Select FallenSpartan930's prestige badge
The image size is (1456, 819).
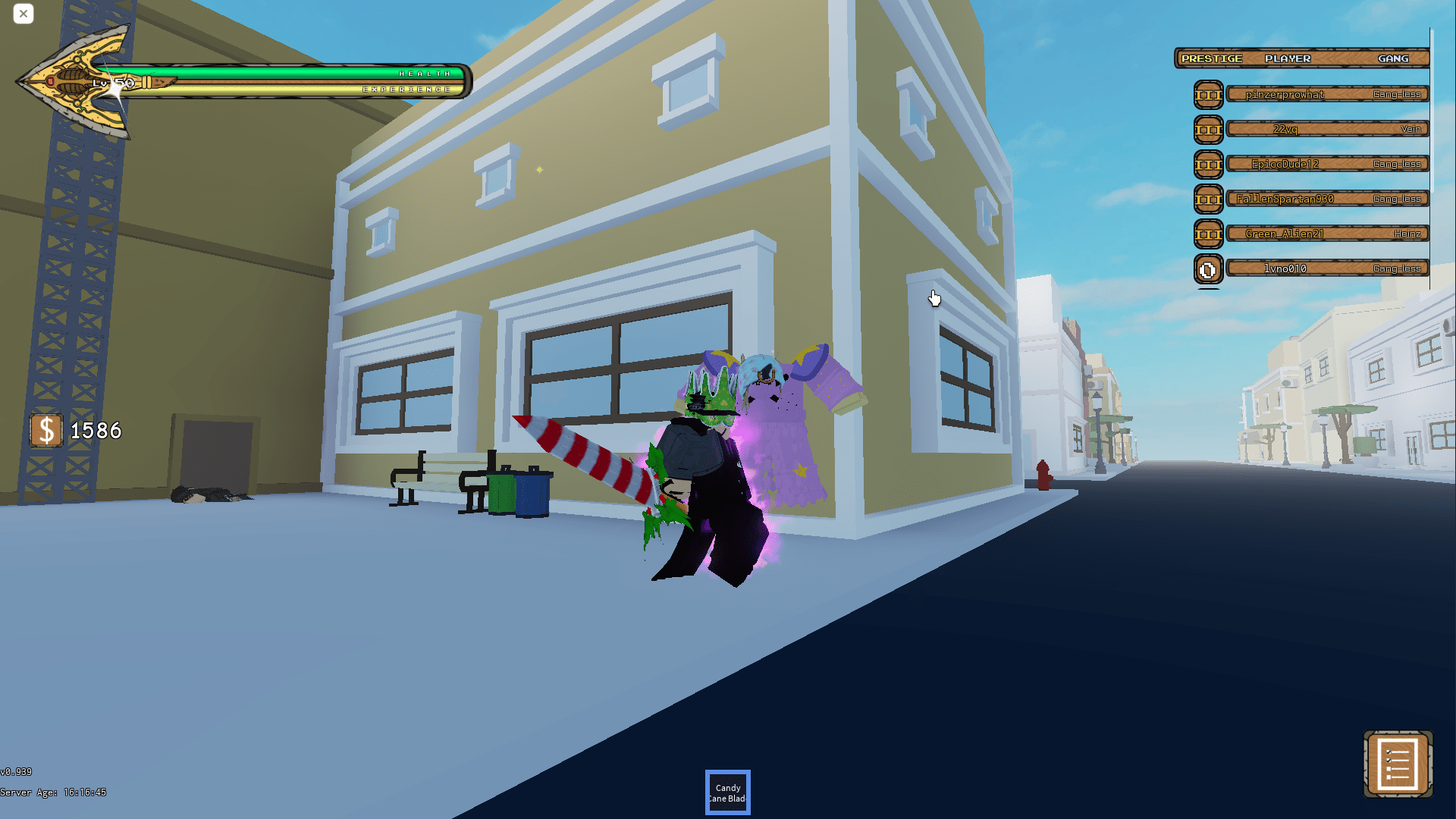[x=1208, y=199]
